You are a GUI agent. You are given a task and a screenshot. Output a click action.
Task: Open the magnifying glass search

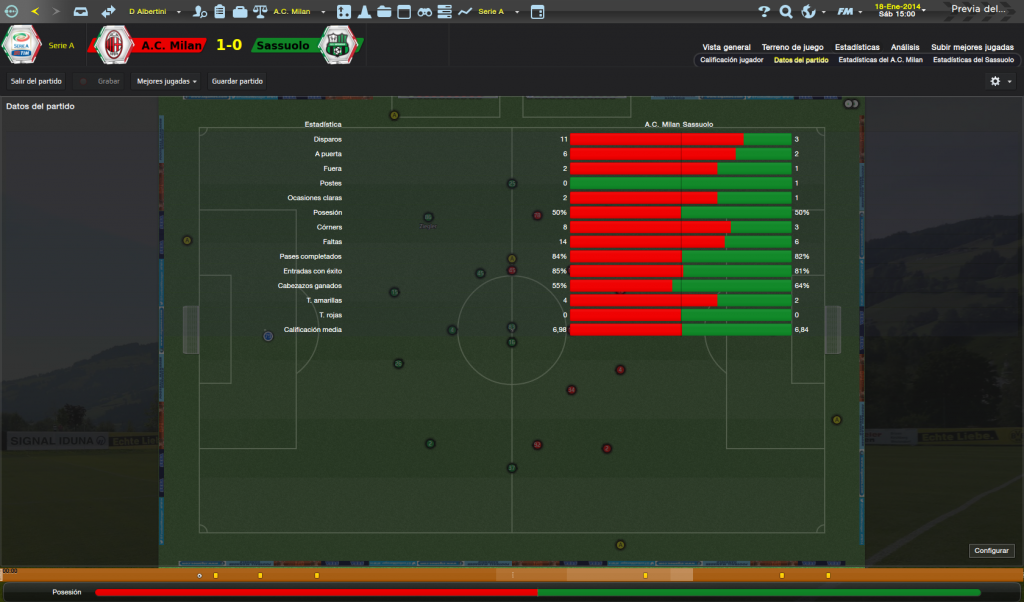786,11
